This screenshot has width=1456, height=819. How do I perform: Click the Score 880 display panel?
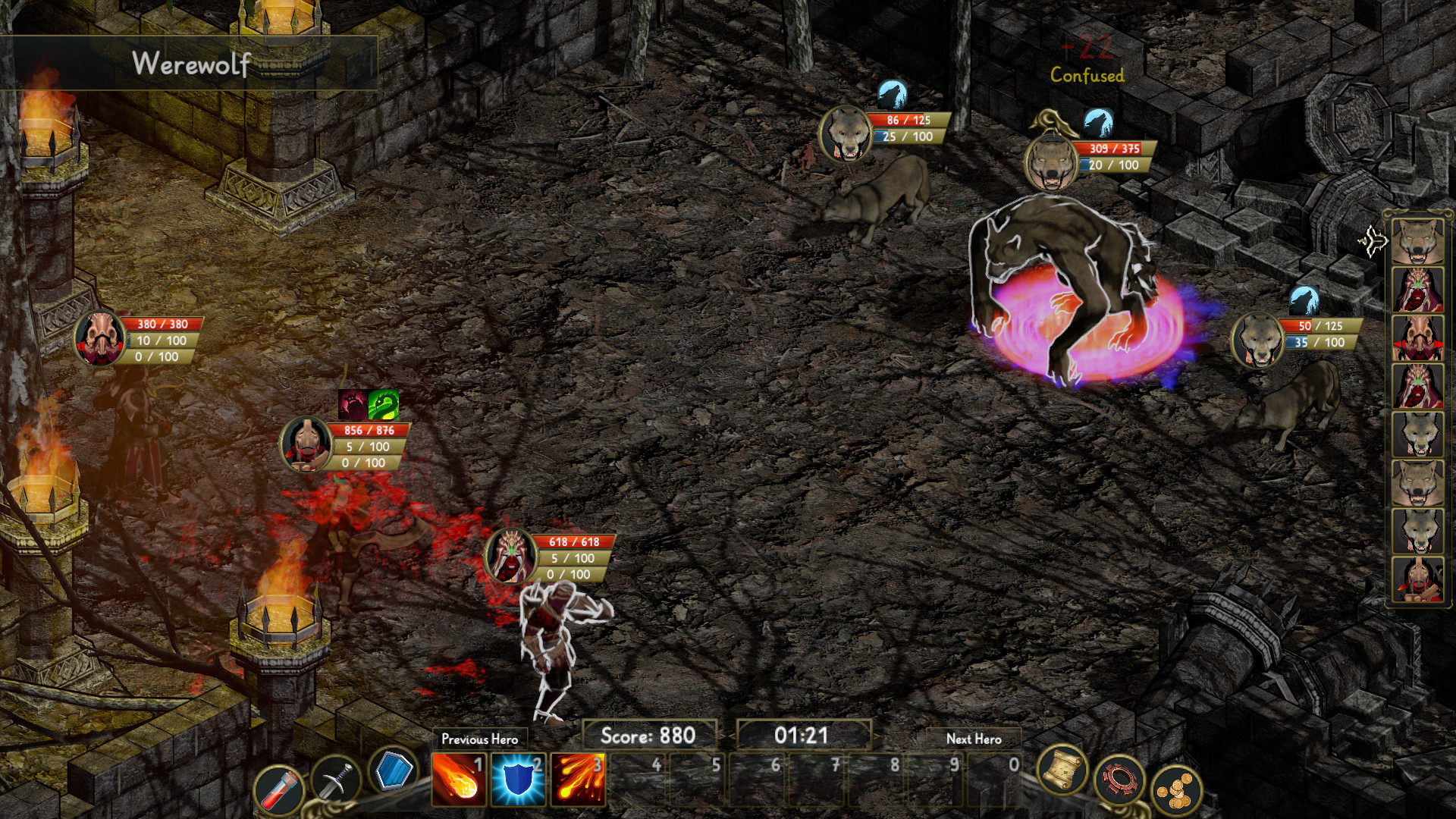coord(649,733)
